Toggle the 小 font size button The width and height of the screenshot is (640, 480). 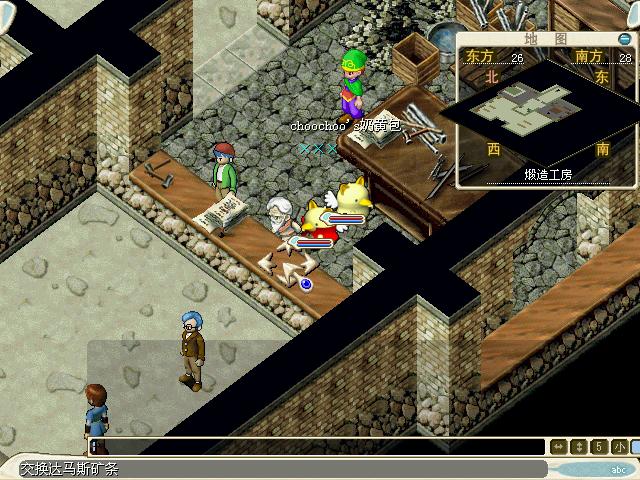(x=620, y=447)
